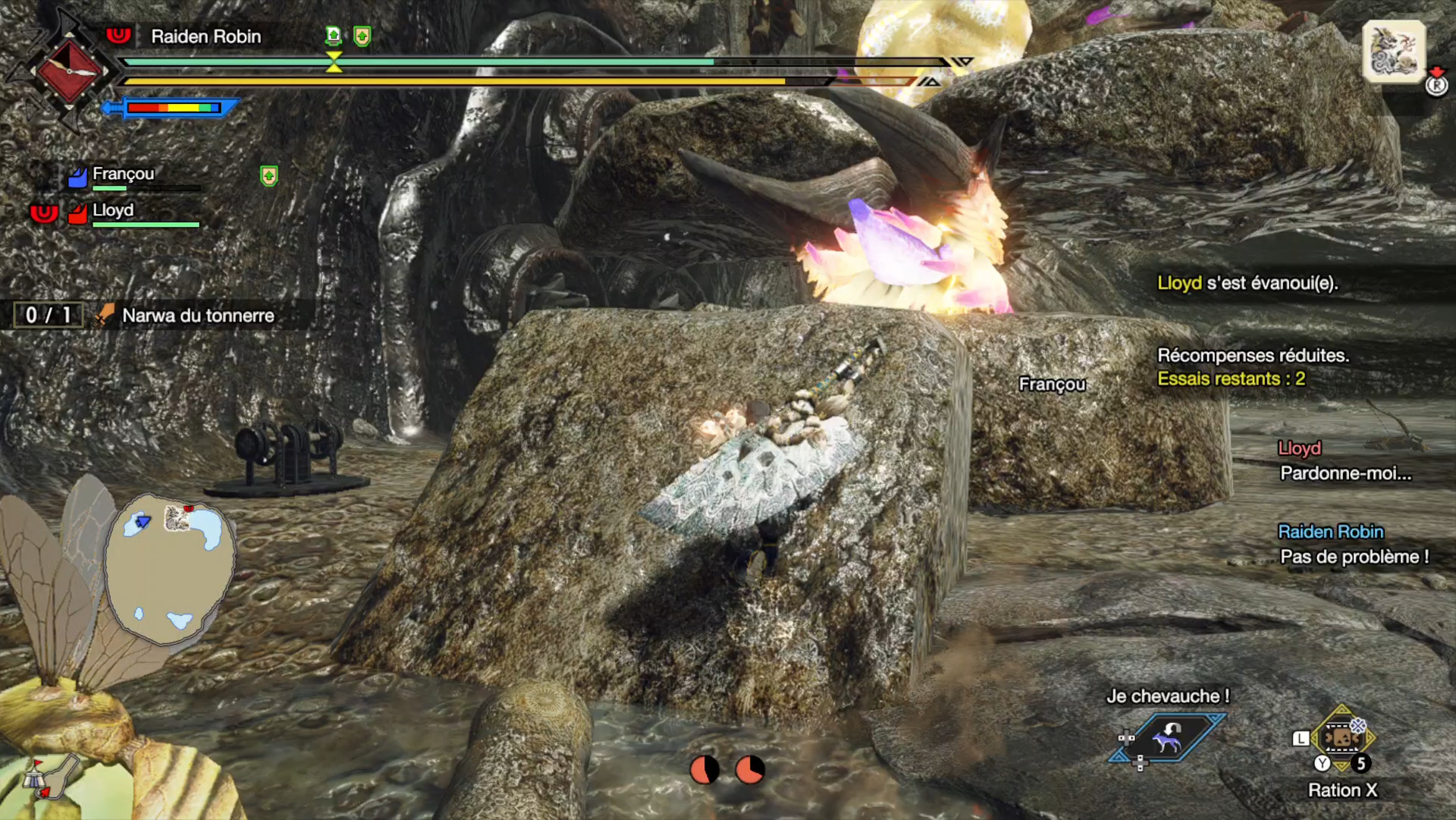
Task: Click the Françou player marker above the rock
Action: (1052, 384)
